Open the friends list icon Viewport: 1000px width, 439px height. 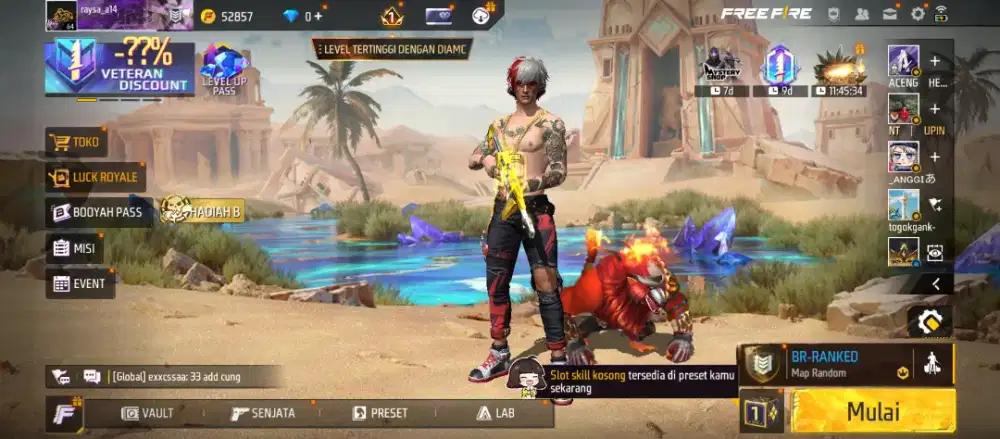point(861,14)
